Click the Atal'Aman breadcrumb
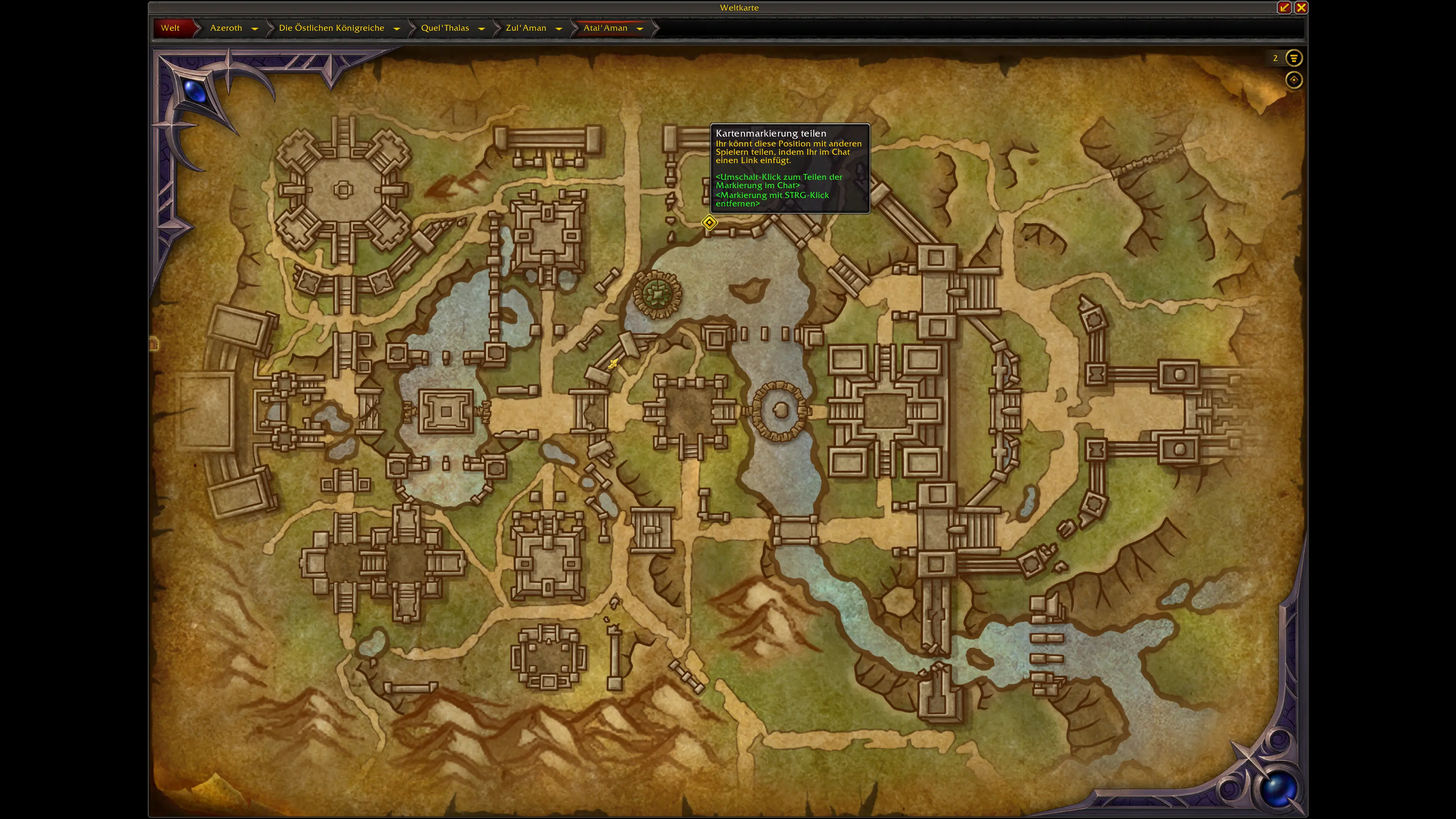Viewport: 1456px width, 819px height. (x=606, y=28)
